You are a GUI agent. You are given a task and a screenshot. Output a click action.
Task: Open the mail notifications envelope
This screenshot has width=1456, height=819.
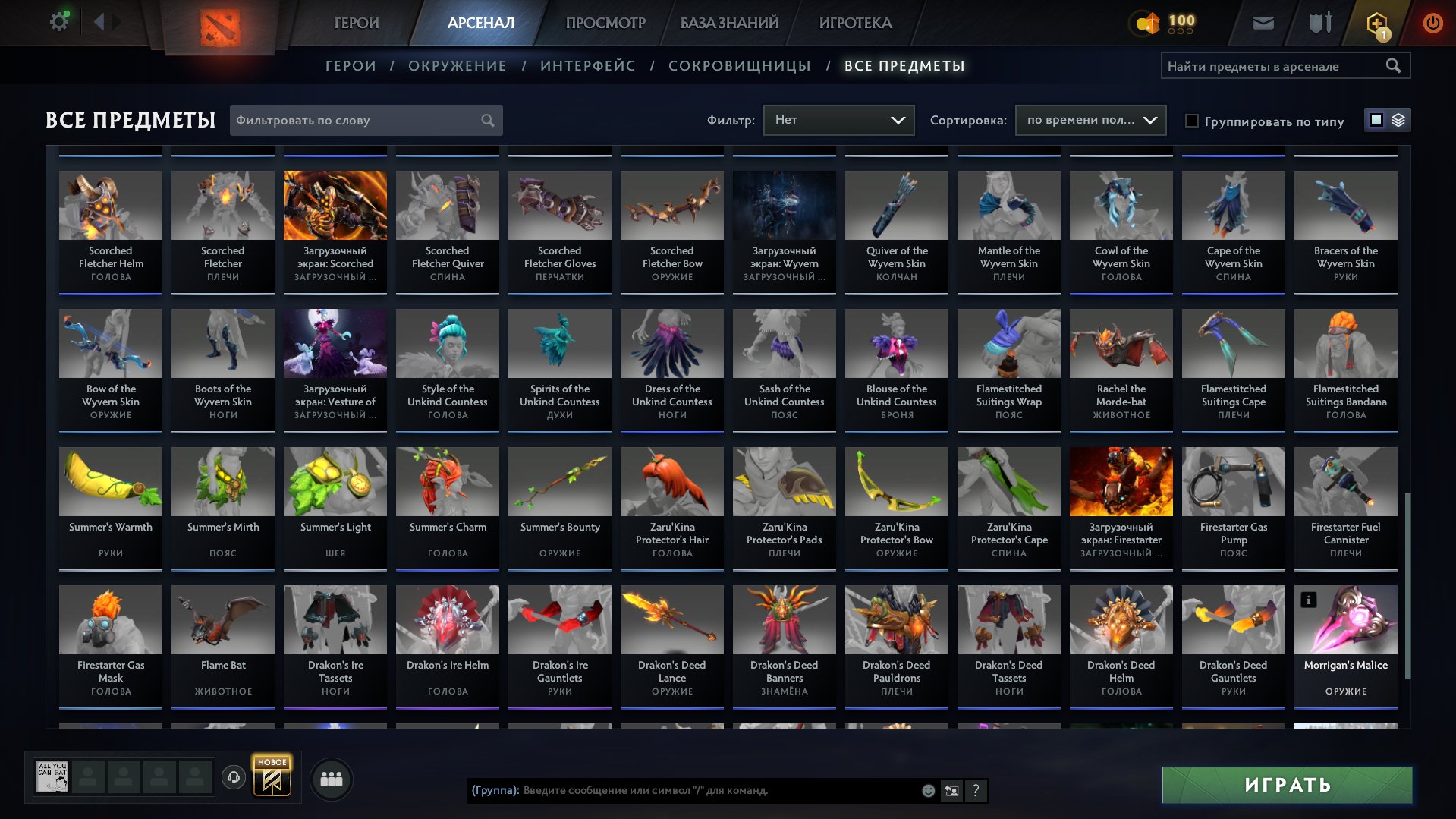click(x=1263, y=22)
